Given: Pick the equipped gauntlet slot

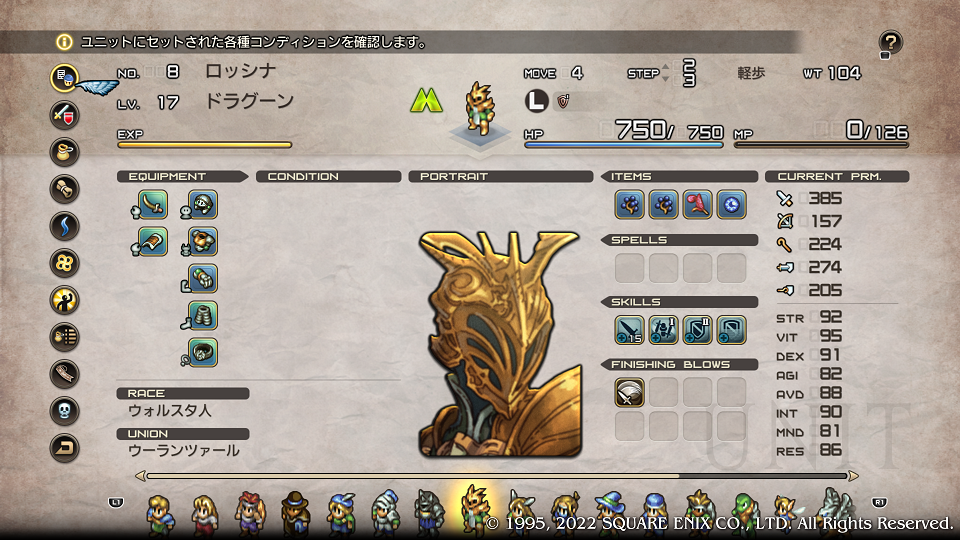Looking at the screenshot, I should [x=202, y=279].
